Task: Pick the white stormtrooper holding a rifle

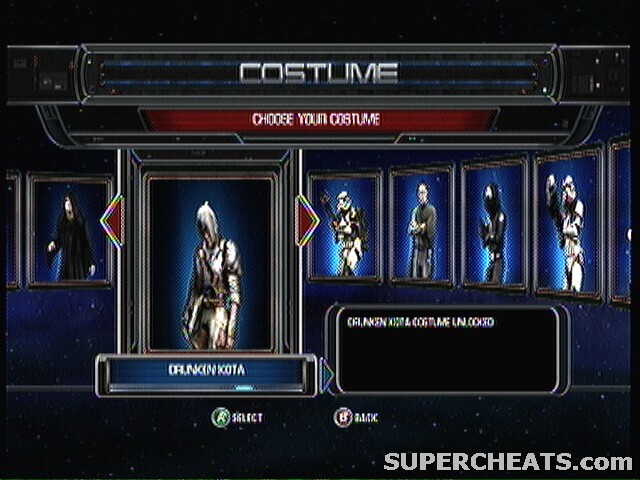Action: pos(344,228)
